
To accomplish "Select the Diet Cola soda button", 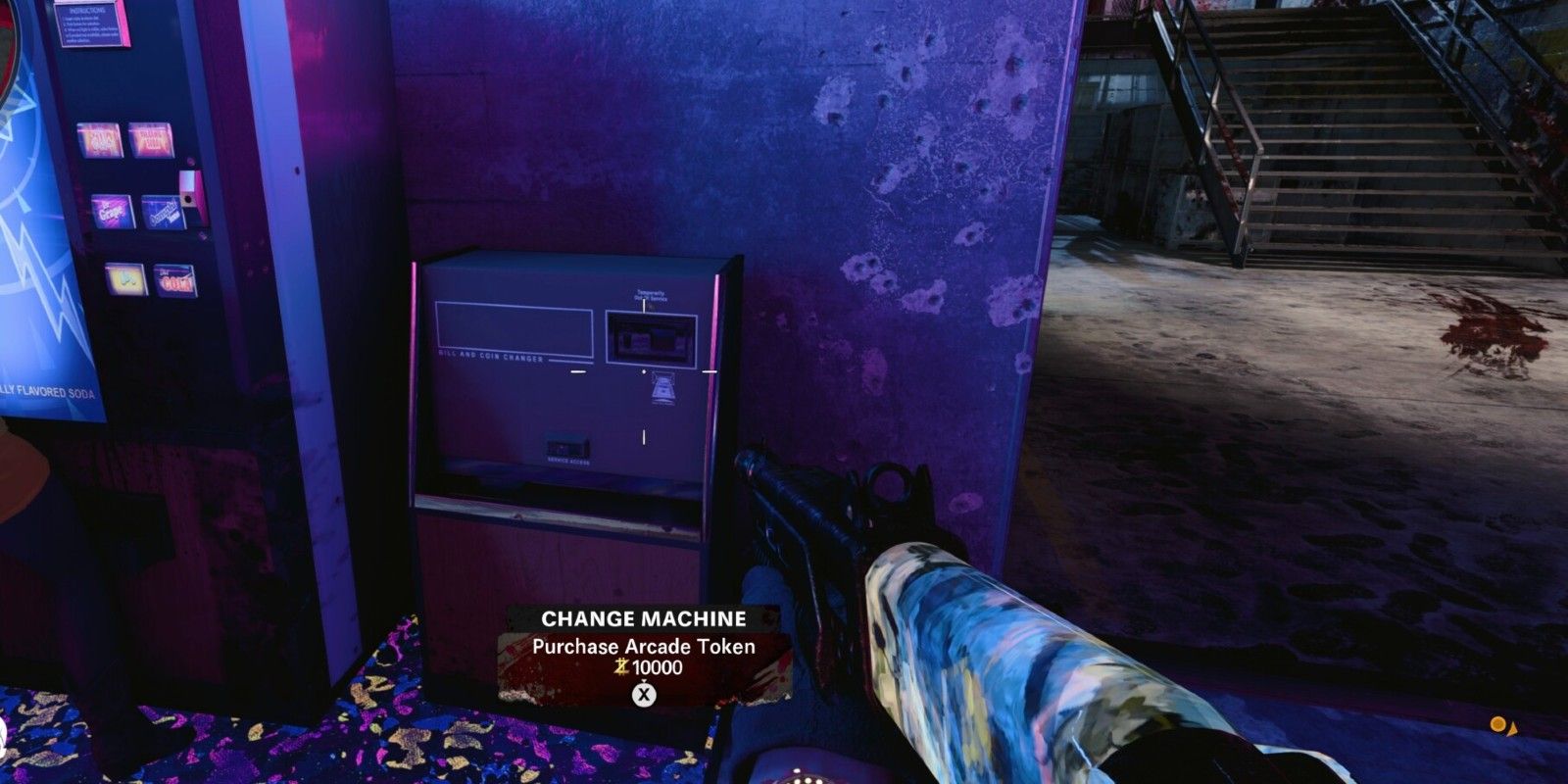I will [174, 281].
